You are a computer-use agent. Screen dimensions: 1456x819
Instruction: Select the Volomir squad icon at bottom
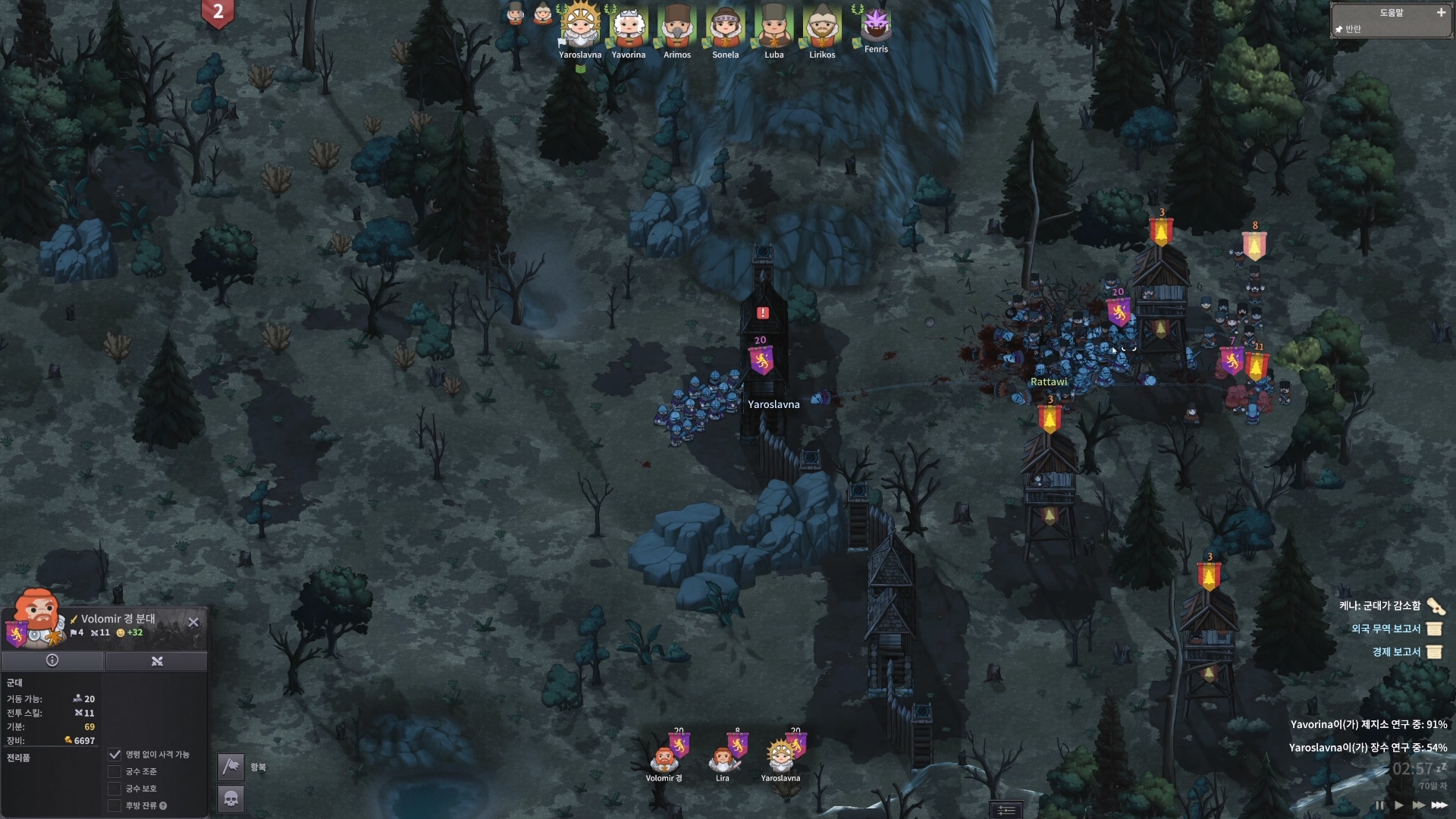(x=664, y=758)
